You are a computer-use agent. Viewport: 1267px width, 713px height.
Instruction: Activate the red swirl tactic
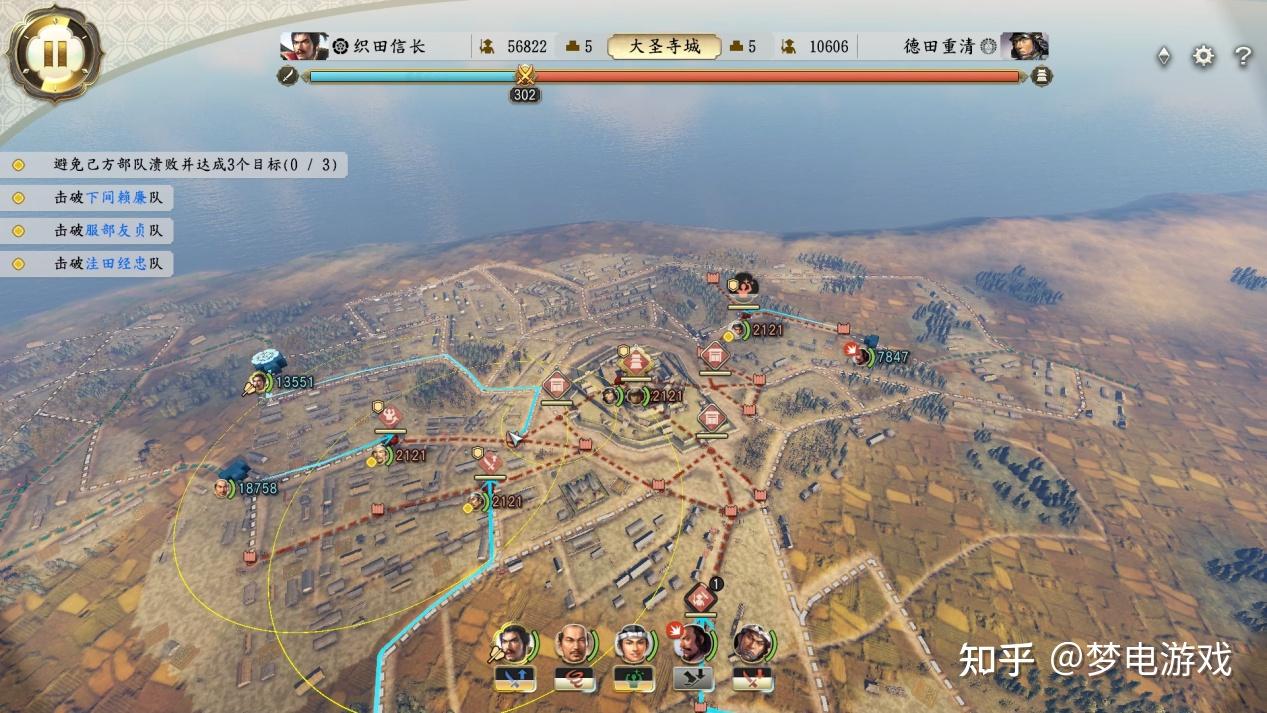tap(574, 679)
